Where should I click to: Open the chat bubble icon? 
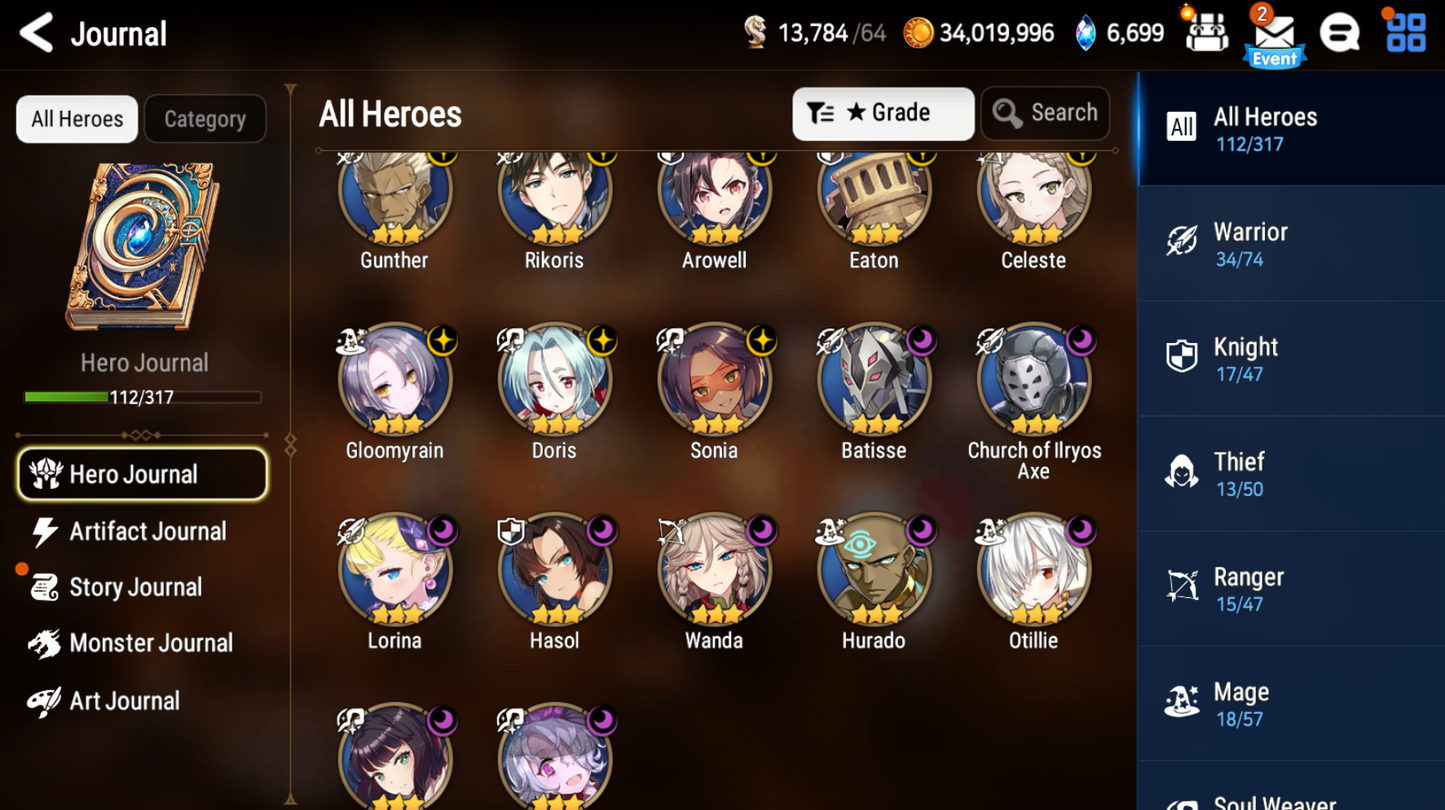[x=1340, y=31]
